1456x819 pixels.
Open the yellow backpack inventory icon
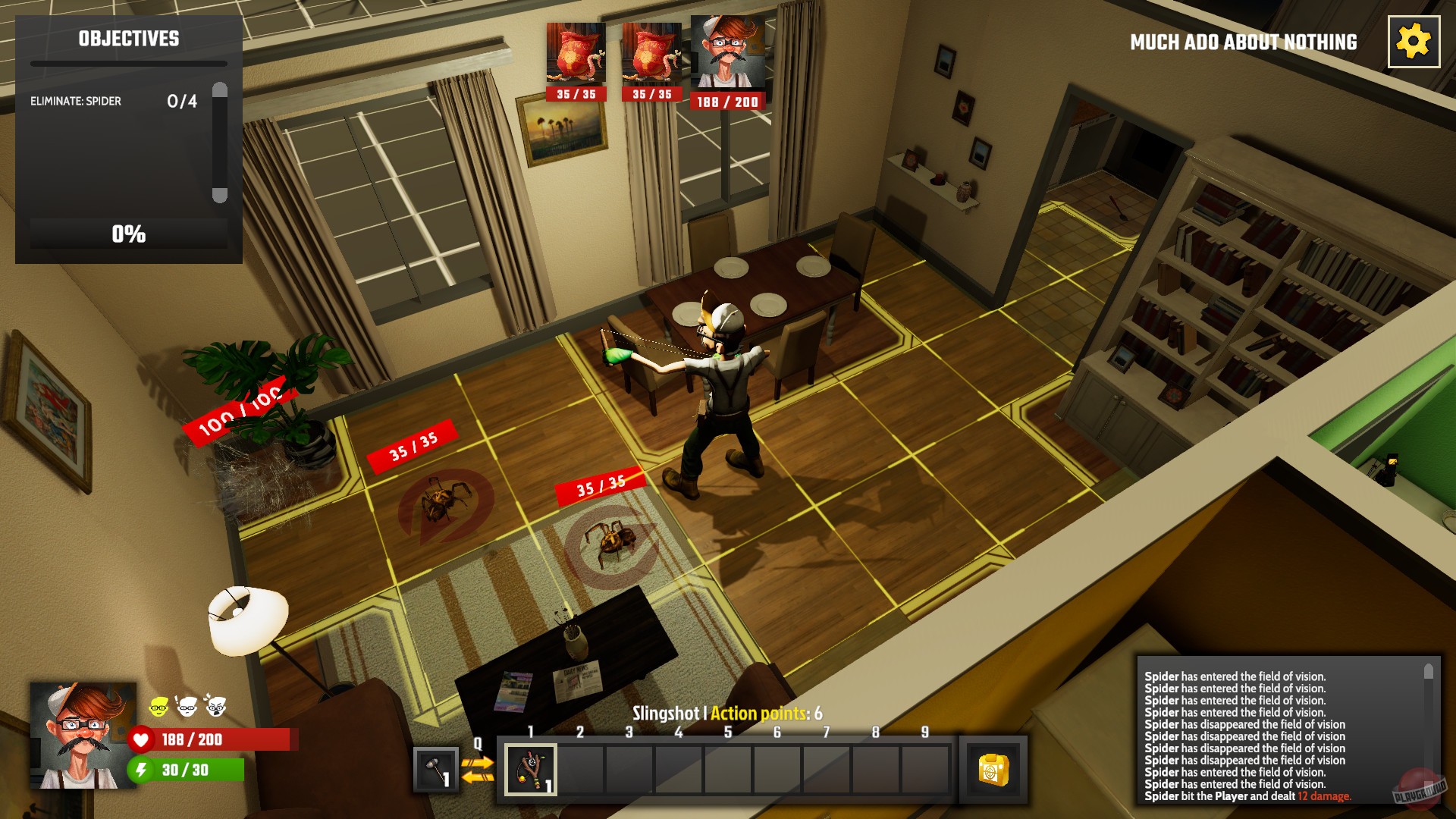pyautogui.click(x=993, y=768)
